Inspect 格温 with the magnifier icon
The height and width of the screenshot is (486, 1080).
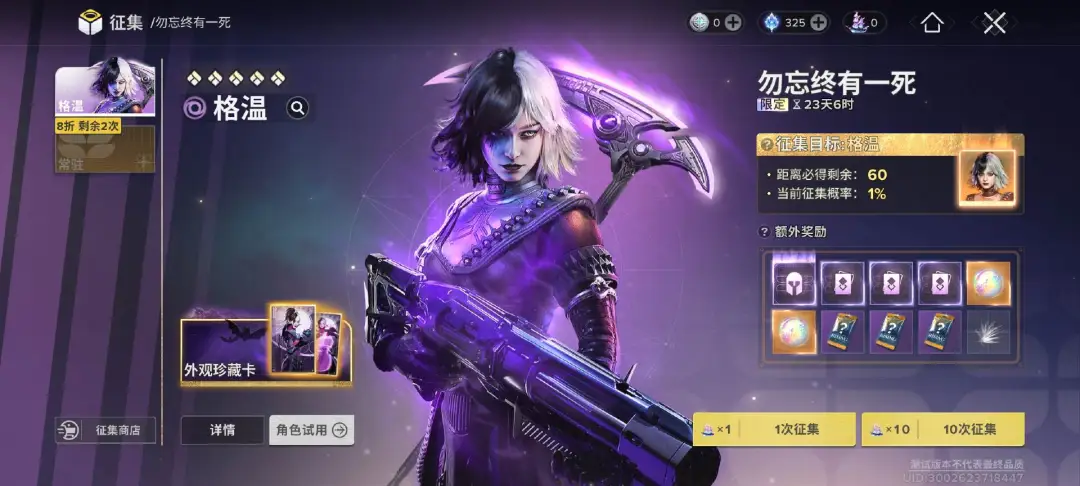point(298,108)
